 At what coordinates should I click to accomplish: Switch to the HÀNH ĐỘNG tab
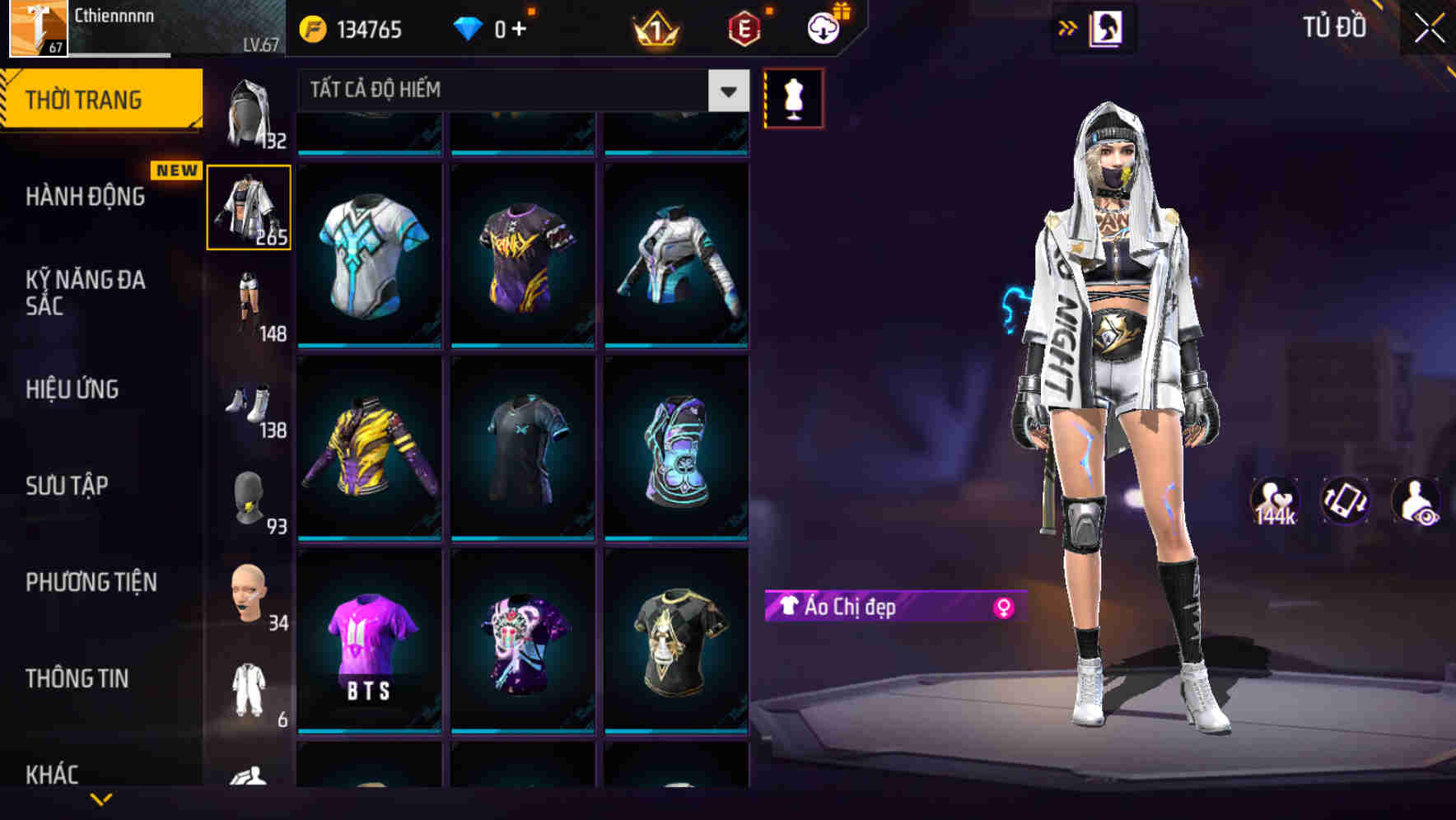(x=85, y=198)
